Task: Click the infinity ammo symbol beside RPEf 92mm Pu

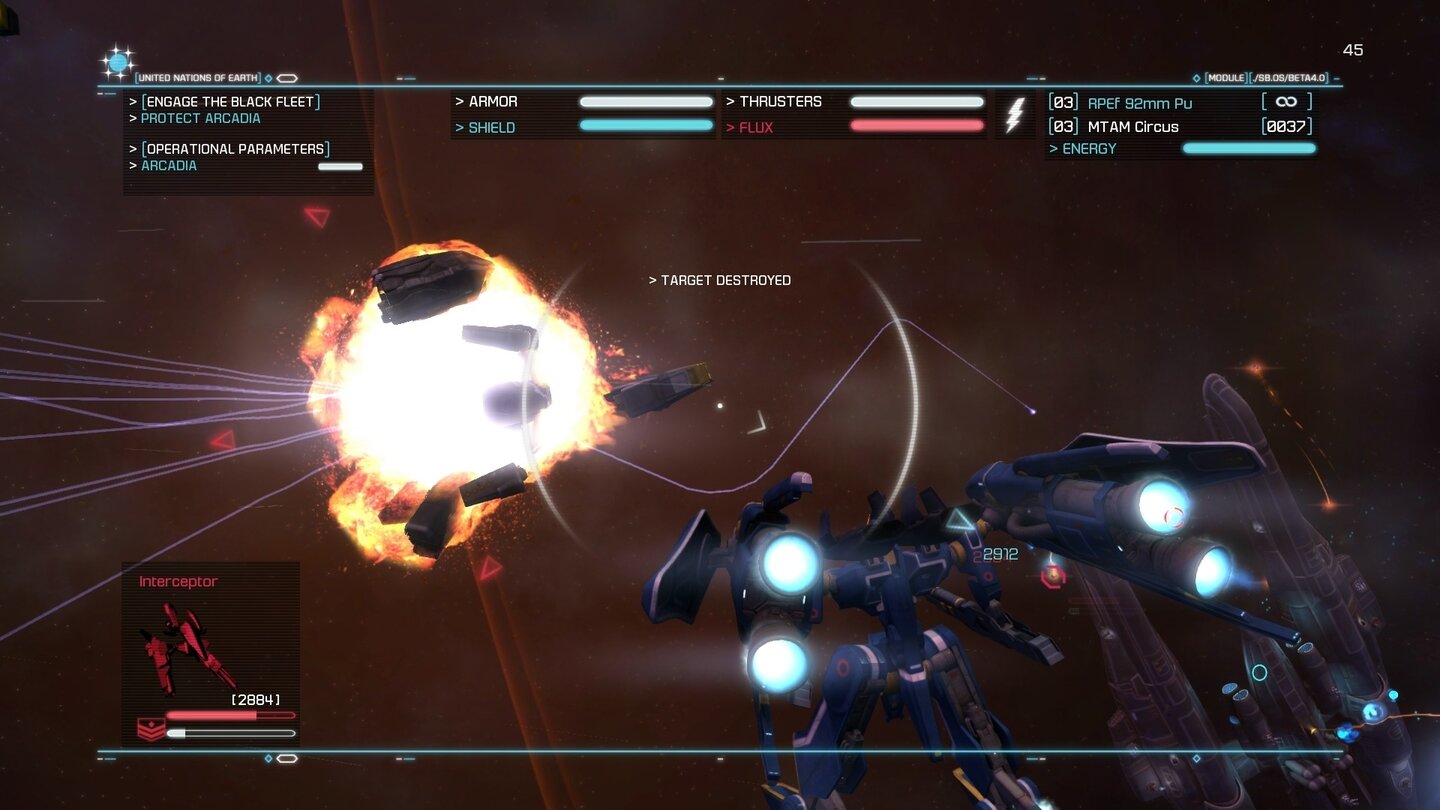Action: click(x=1287, y=101)
